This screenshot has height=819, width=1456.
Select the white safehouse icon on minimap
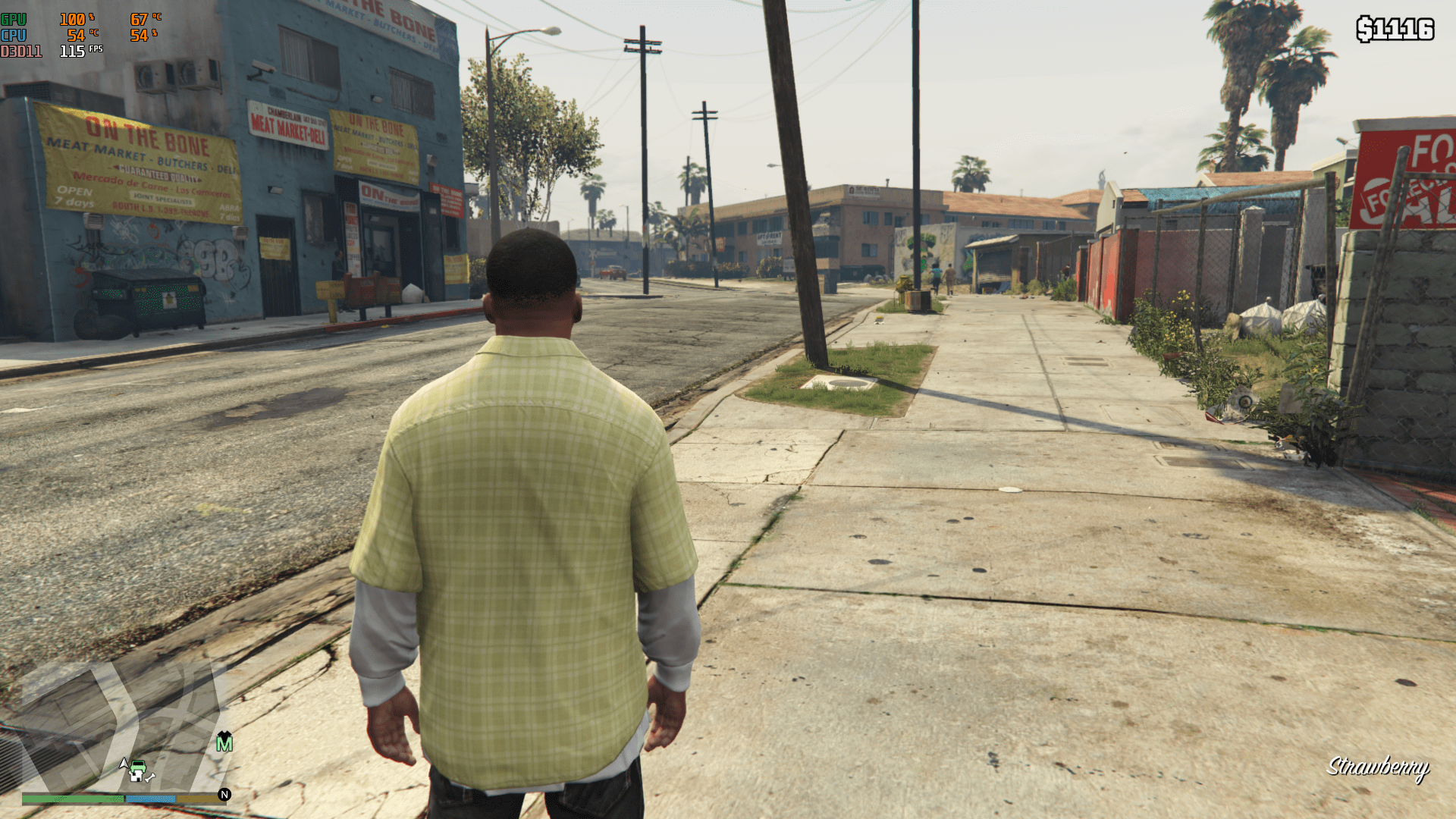[136, 777]
